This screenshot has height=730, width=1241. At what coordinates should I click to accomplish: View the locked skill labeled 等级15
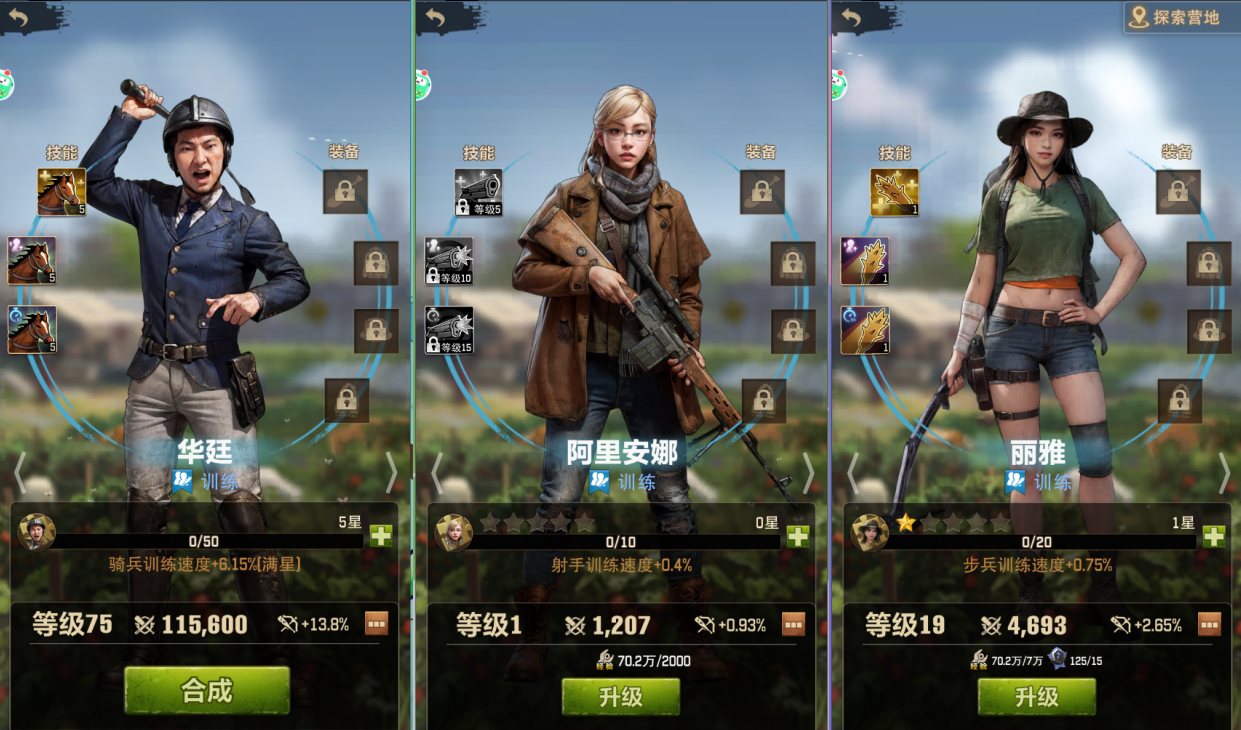(449, 330)
